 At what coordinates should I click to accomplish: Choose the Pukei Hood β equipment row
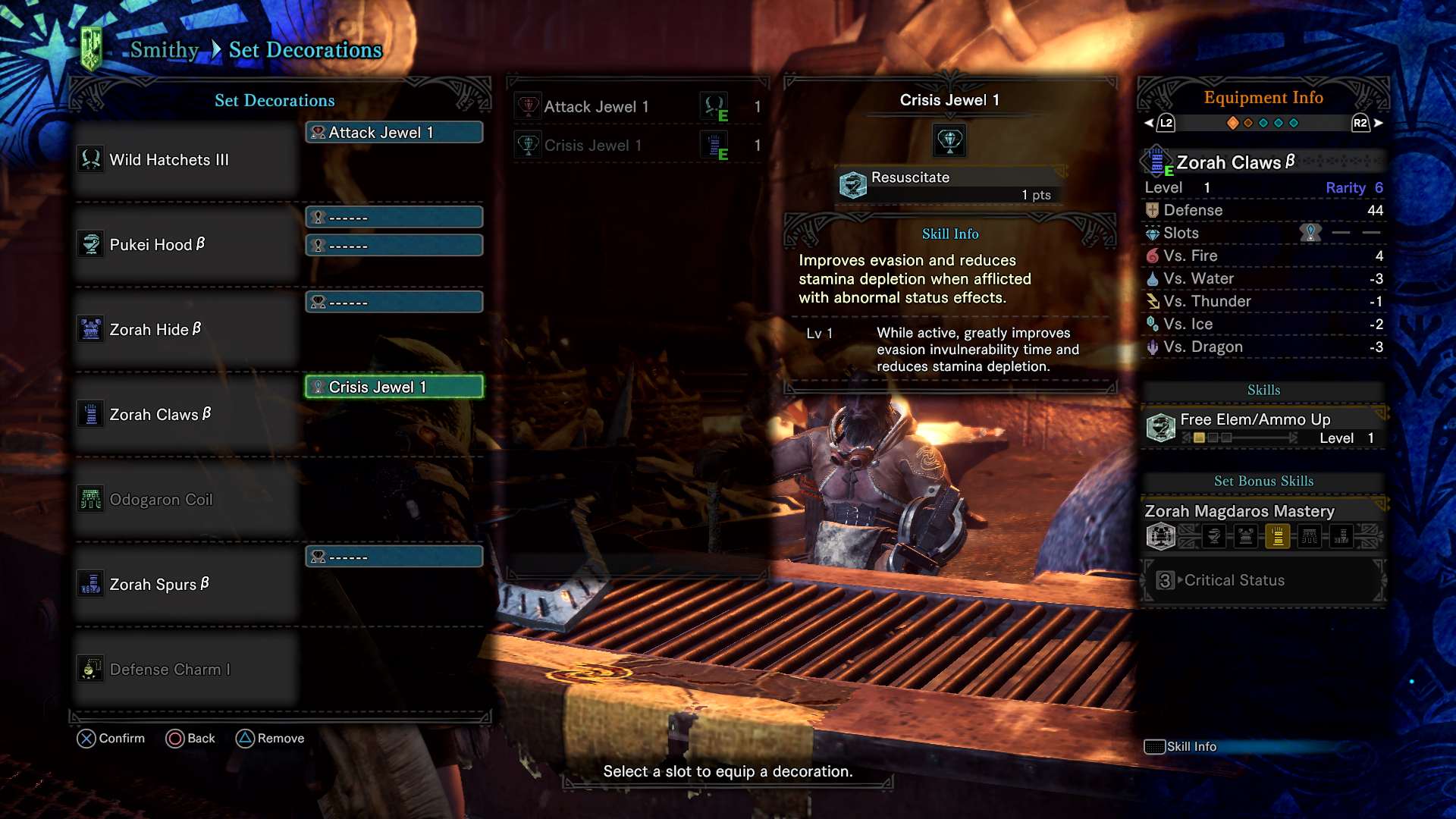coord(186,245)
